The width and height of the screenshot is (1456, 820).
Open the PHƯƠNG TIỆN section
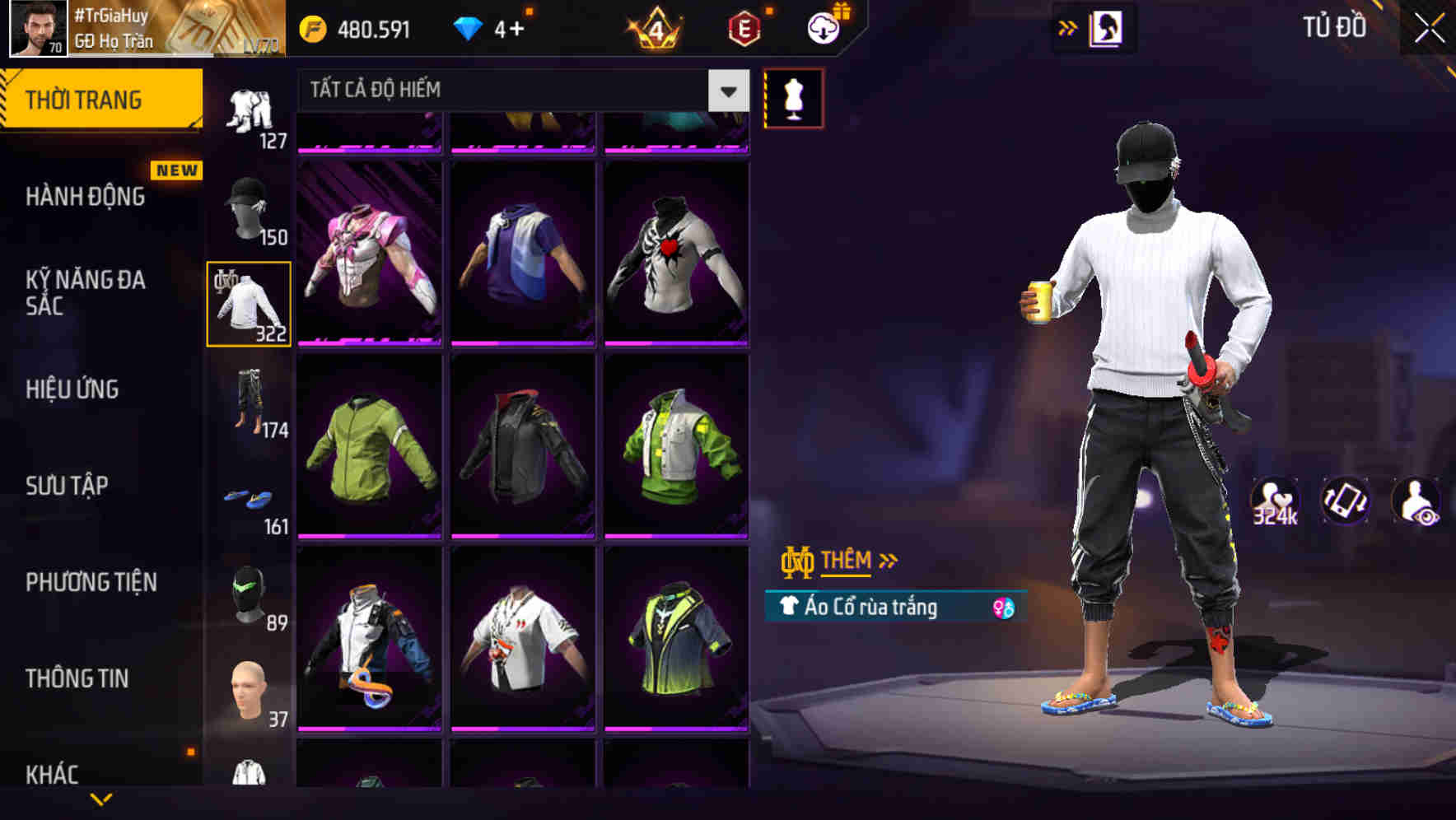[91, 582]
